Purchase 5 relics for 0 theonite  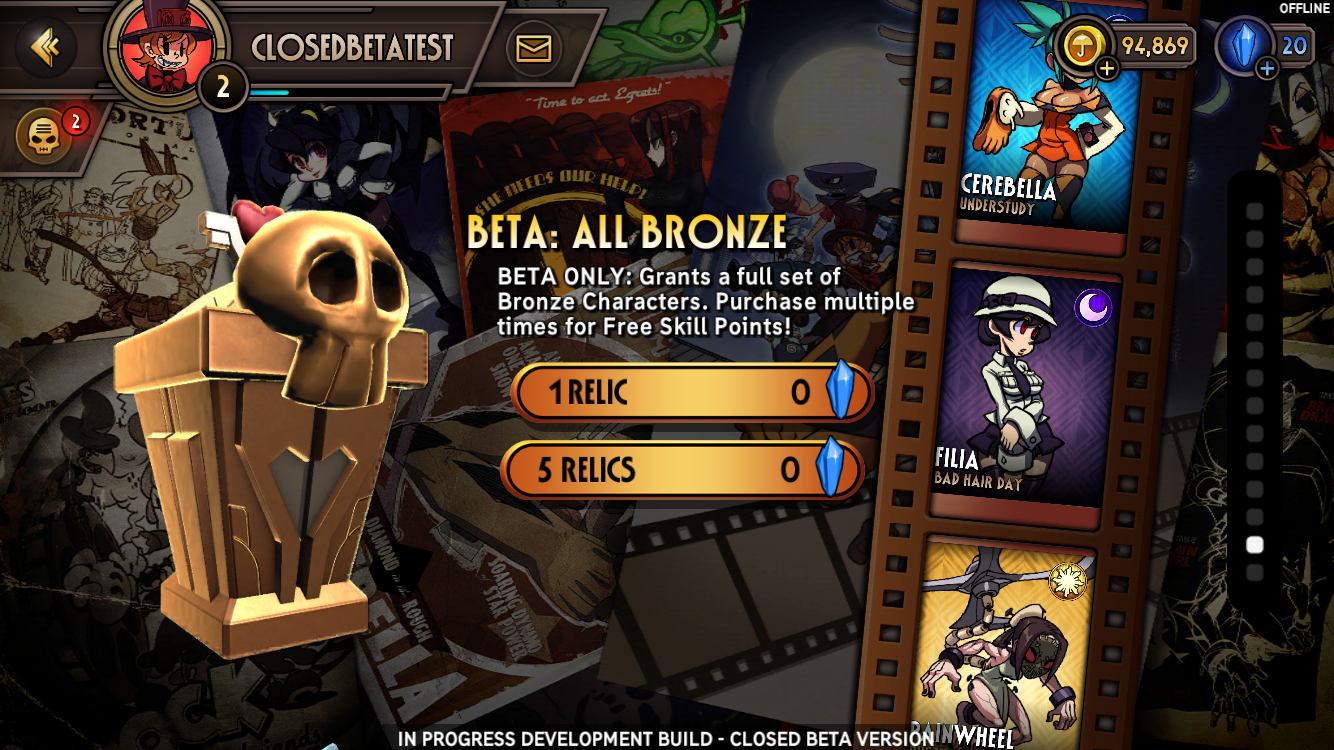click(x=683, y=470)
